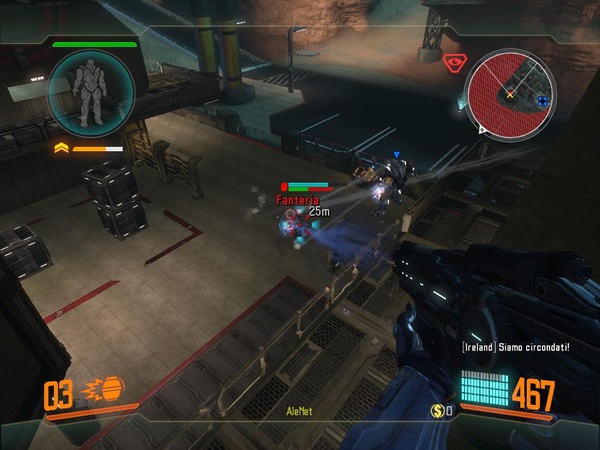Image resolution: width=600 pixels, height=450 pixels.
Task: Click the yellow rank chevron icon
Action: pyautogui.click(x=61, y=149)
